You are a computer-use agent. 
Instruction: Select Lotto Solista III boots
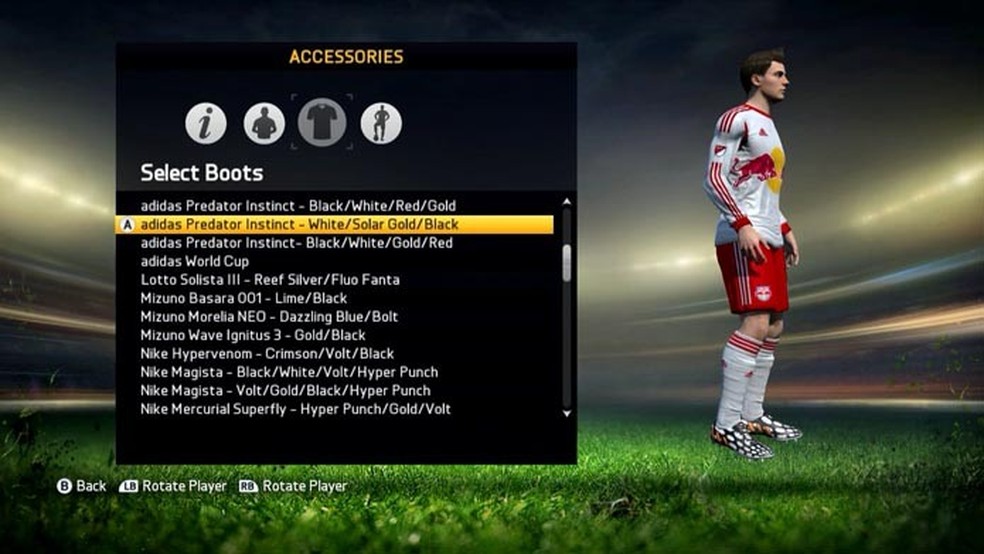coord(270,280)
